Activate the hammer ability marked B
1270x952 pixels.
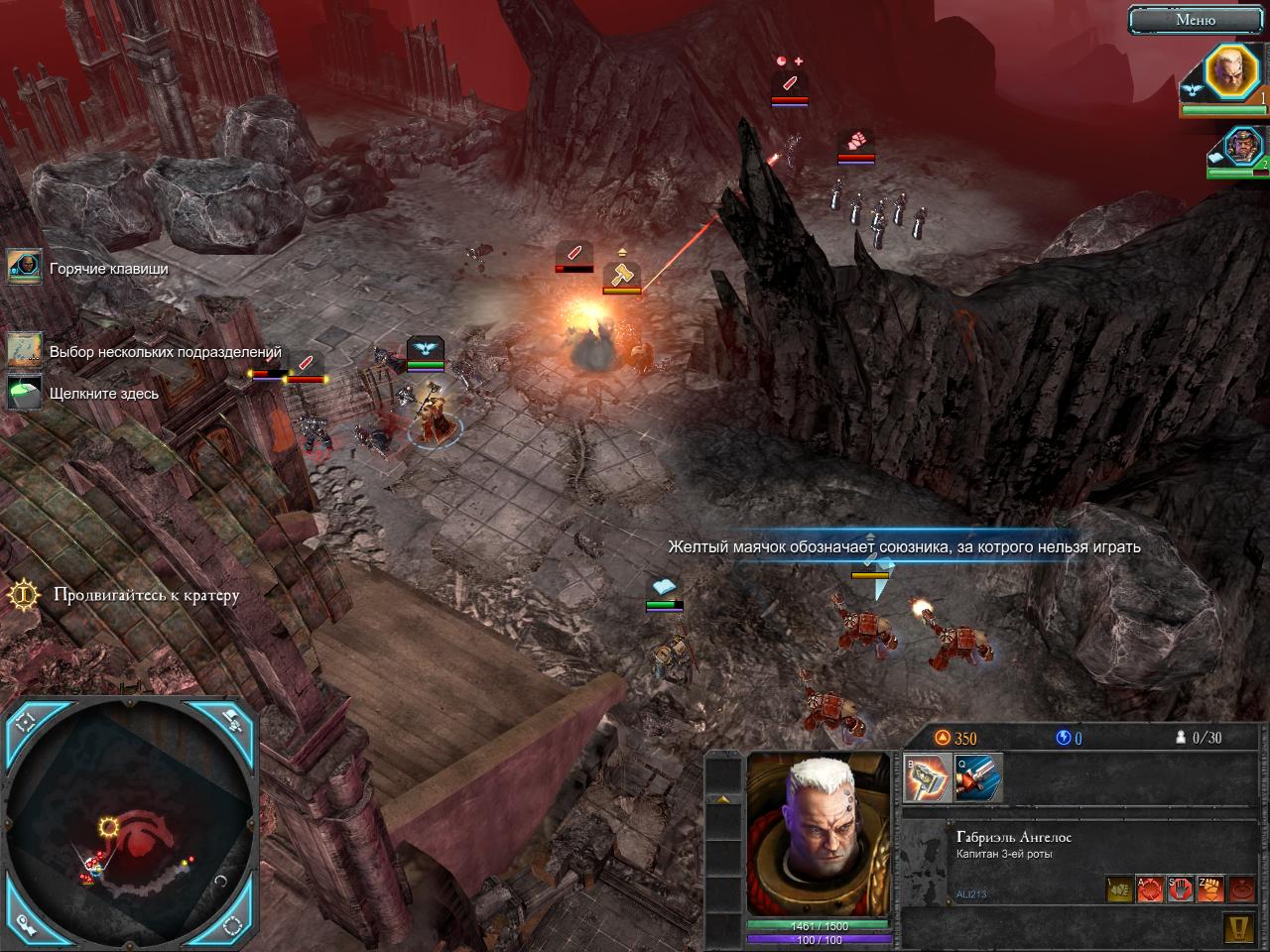(x=927, y=778)
